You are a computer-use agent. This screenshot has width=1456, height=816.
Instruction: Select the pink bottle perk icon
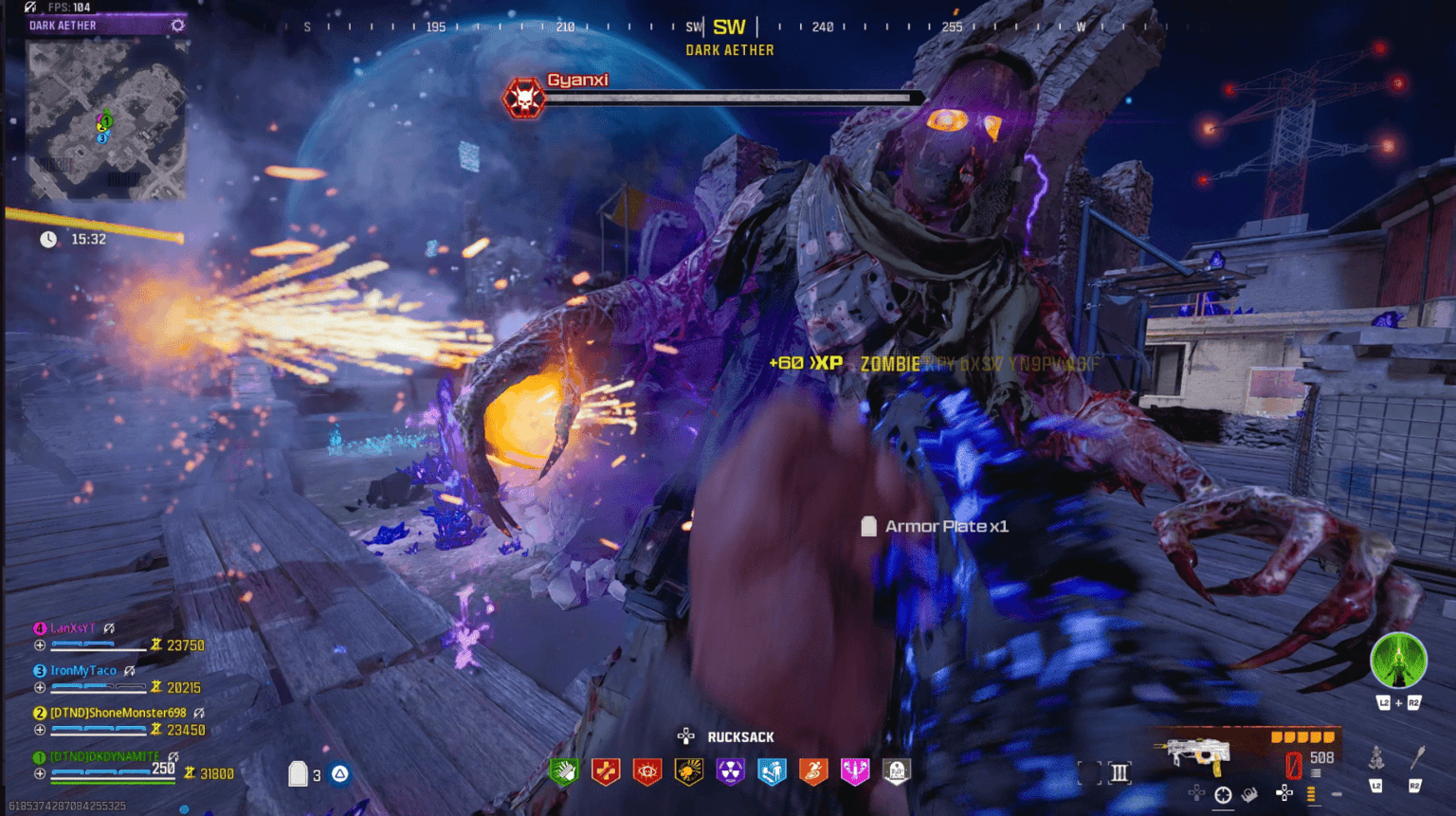855,771
